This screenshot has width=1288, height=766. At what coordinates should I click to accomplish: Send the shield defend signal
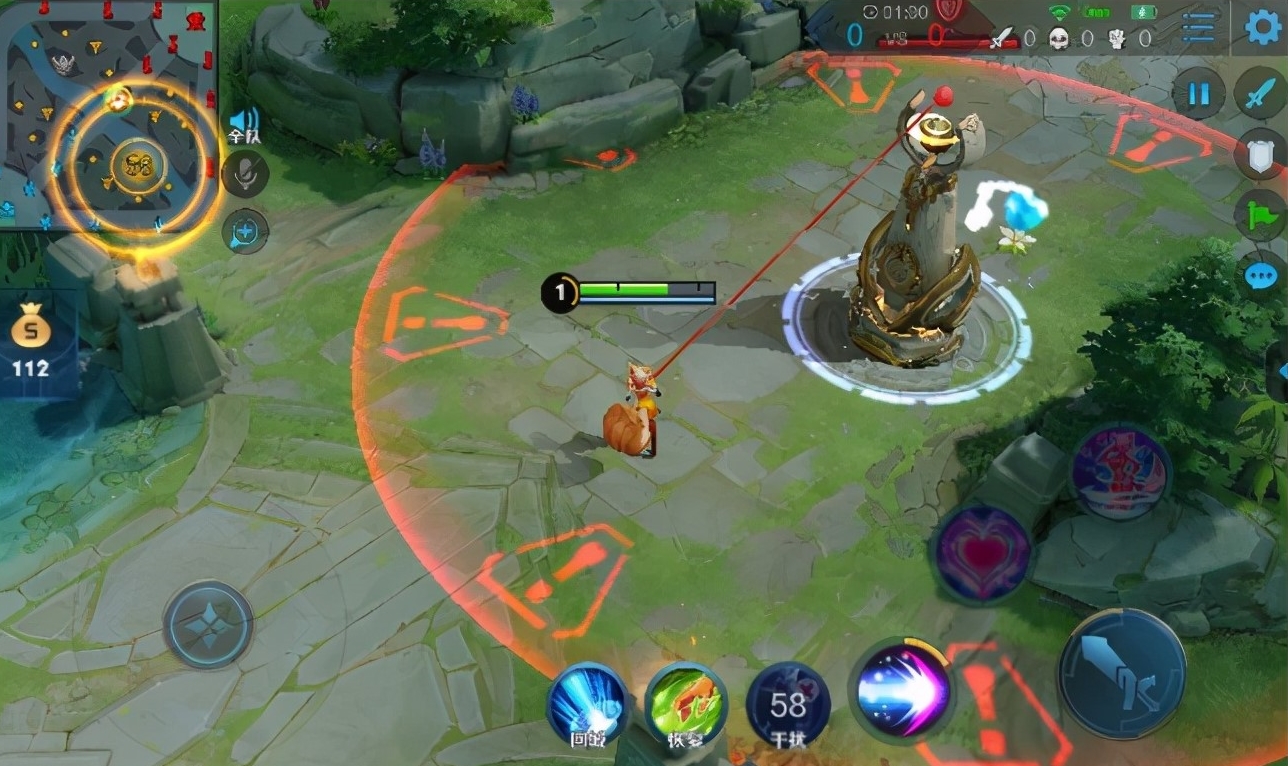pyautogui.click(x=1261, y=155)
